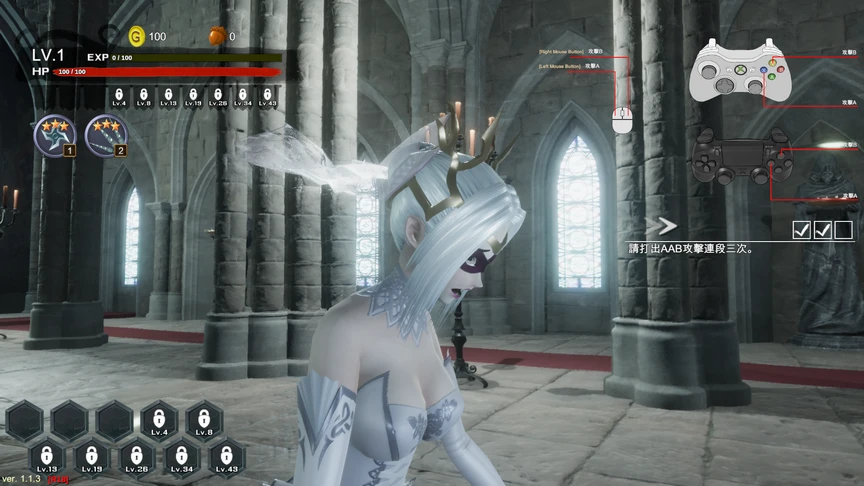Click the Lv.43 padlock banner under HP bar
This screenshot has height=486, width=864.
tap(267, 96)
